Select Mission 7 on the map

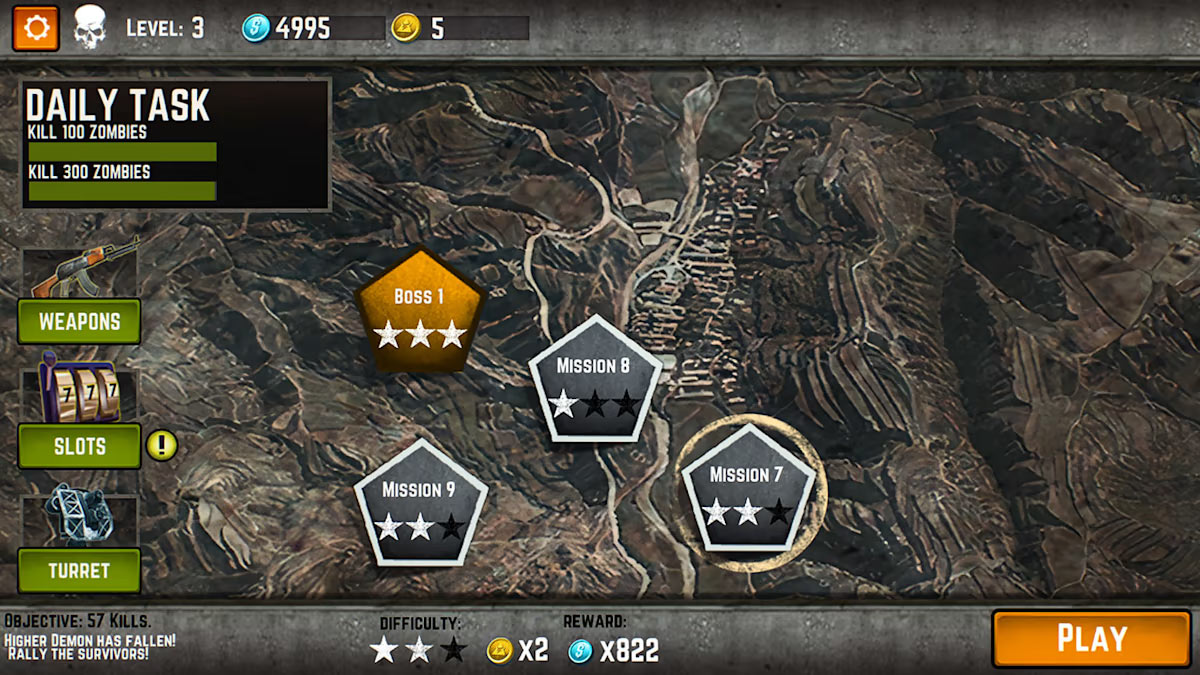[747, 490]
